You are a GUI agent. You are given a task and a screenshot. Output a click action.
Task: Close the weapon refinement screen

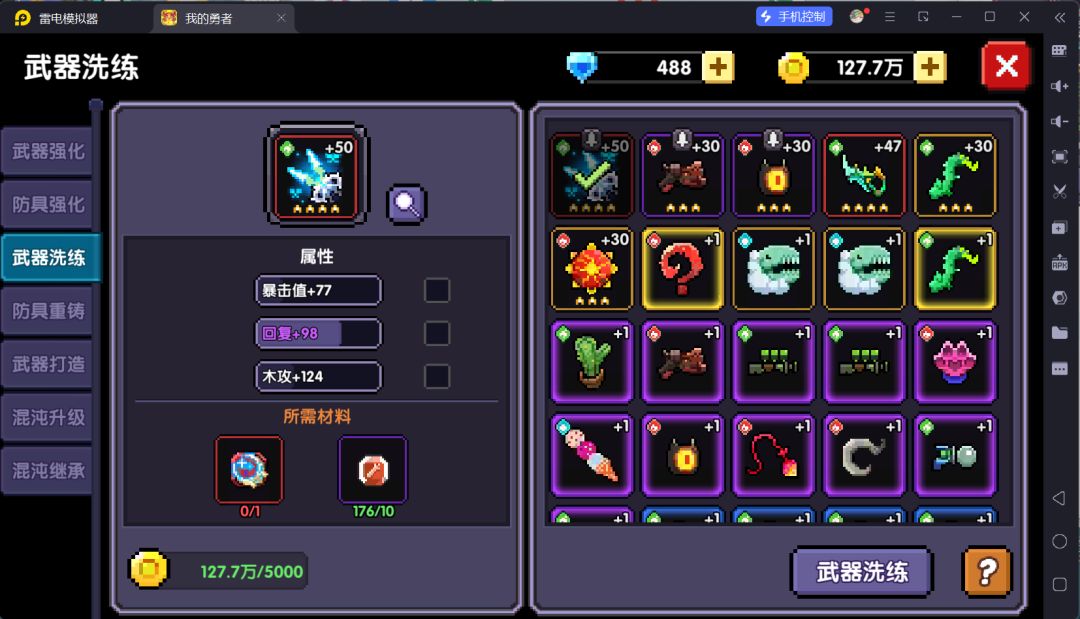1006,67
